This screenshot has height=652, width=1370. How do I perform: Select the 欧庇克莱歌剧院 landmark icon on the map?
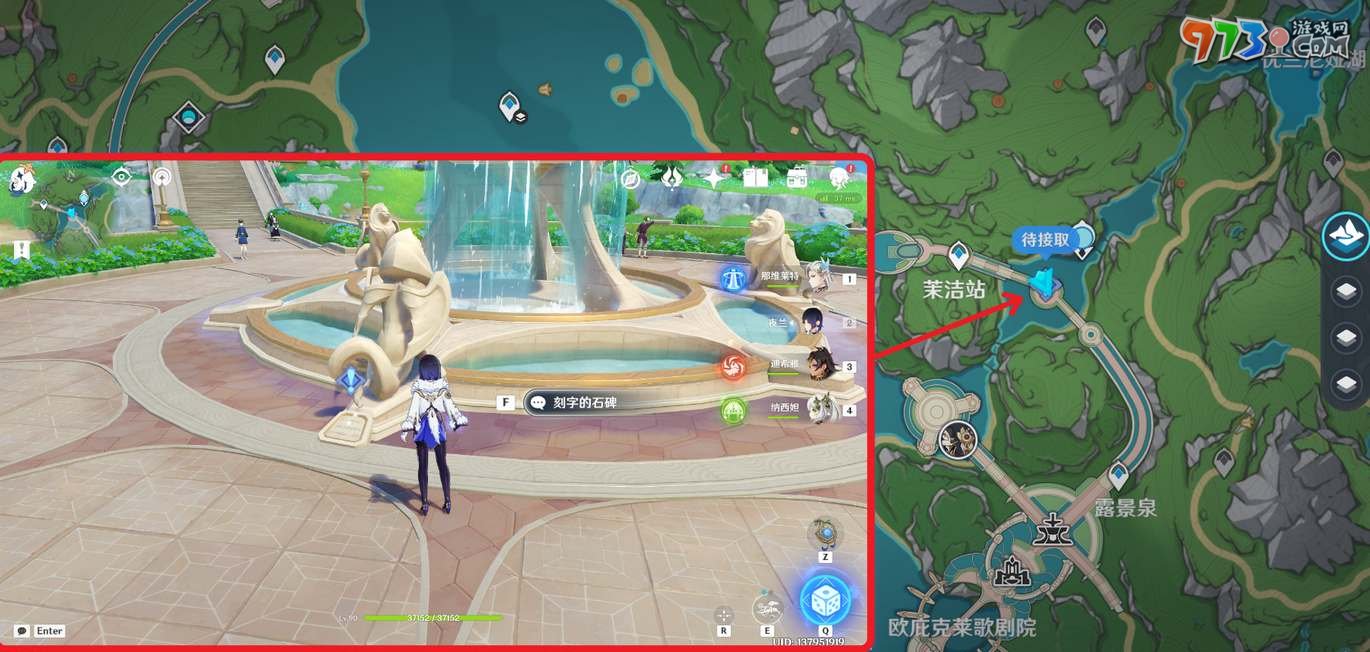1013,573
